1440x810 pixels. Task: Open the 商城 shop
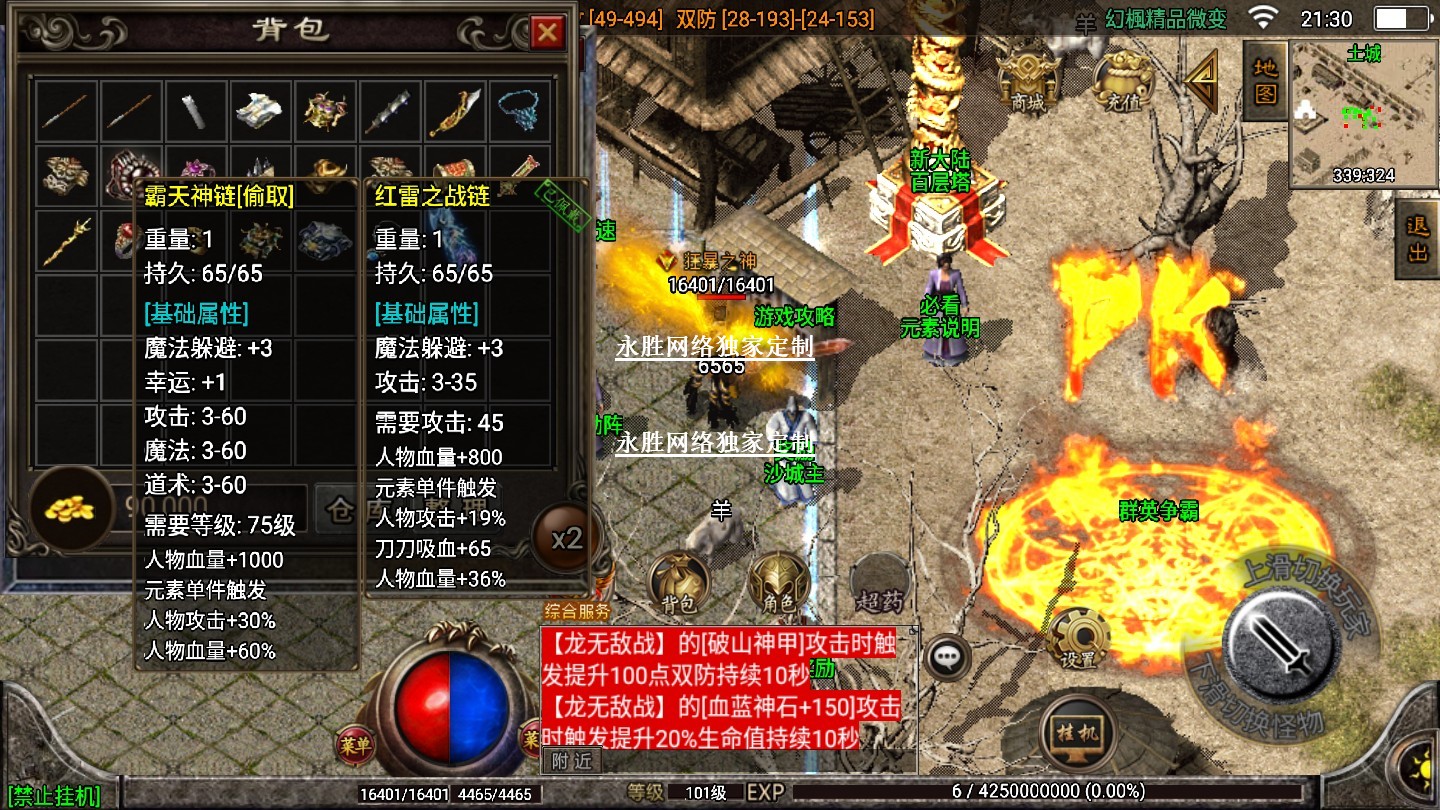[x=1027, y=76]
